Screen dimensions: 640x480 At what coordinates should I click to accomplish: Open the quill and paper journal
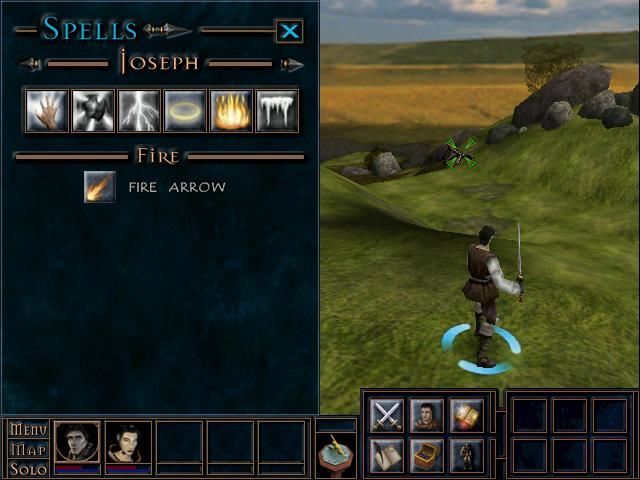pos(387,455)
